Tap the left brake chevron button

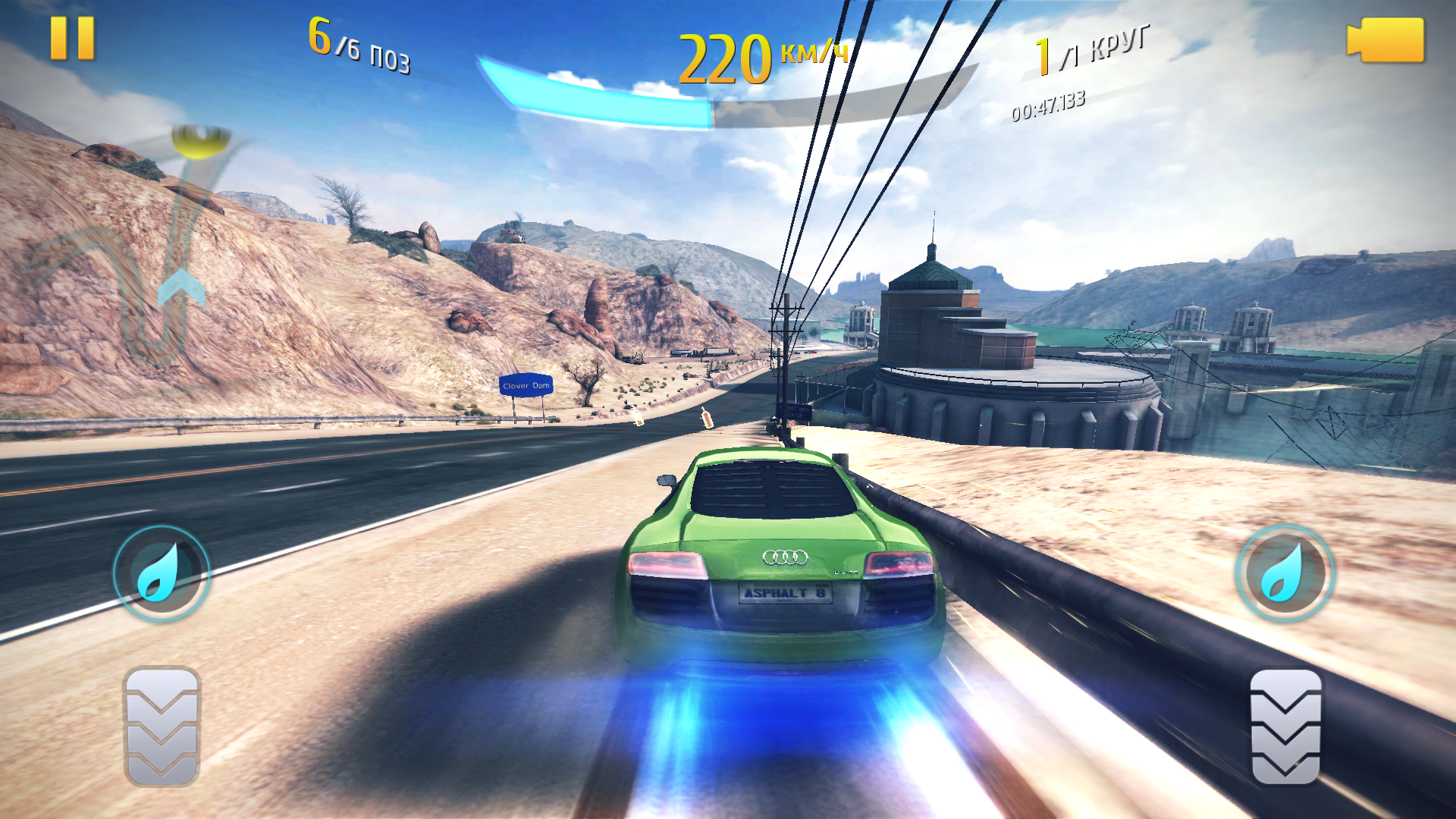pos(162,726)
